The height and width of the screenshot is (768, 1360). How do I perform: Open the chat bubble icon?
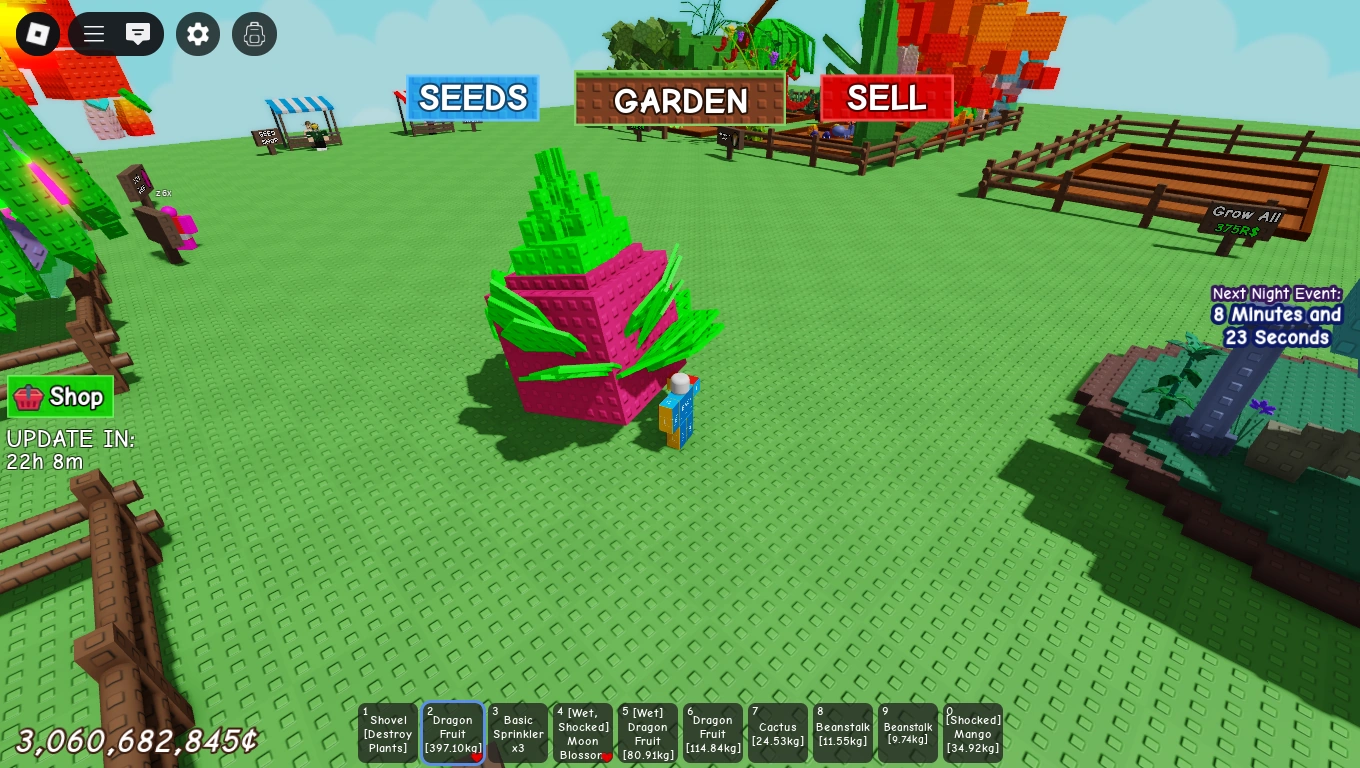[x=138, y=34]
